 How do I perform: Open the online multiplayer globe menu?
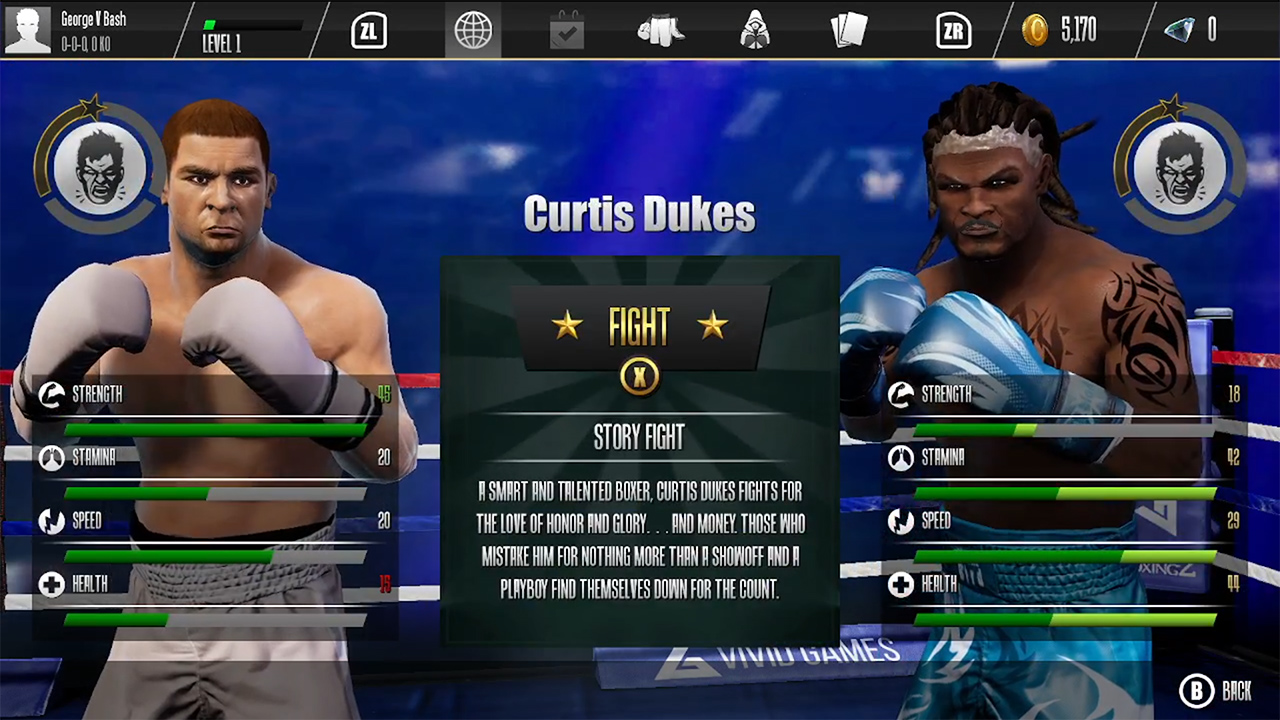click(x=473, y=30)
